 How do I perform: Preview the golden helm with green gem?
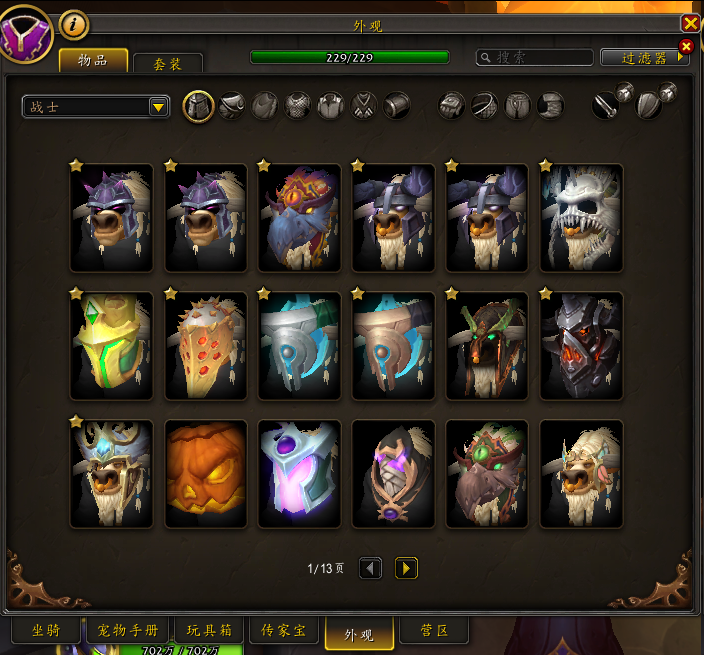[111, 345]
